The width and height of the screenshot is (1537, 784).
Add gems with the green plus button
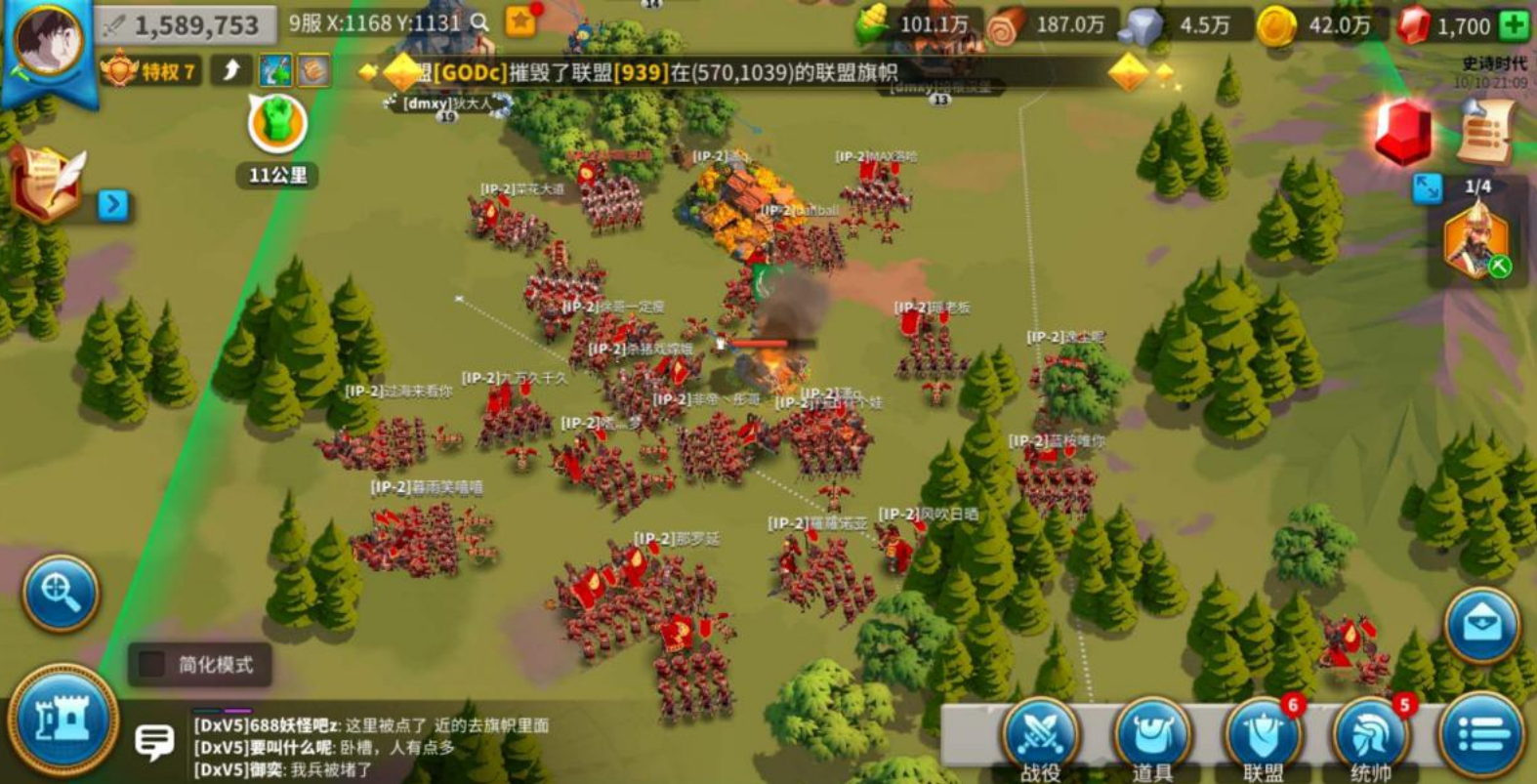click(1514, 25)
